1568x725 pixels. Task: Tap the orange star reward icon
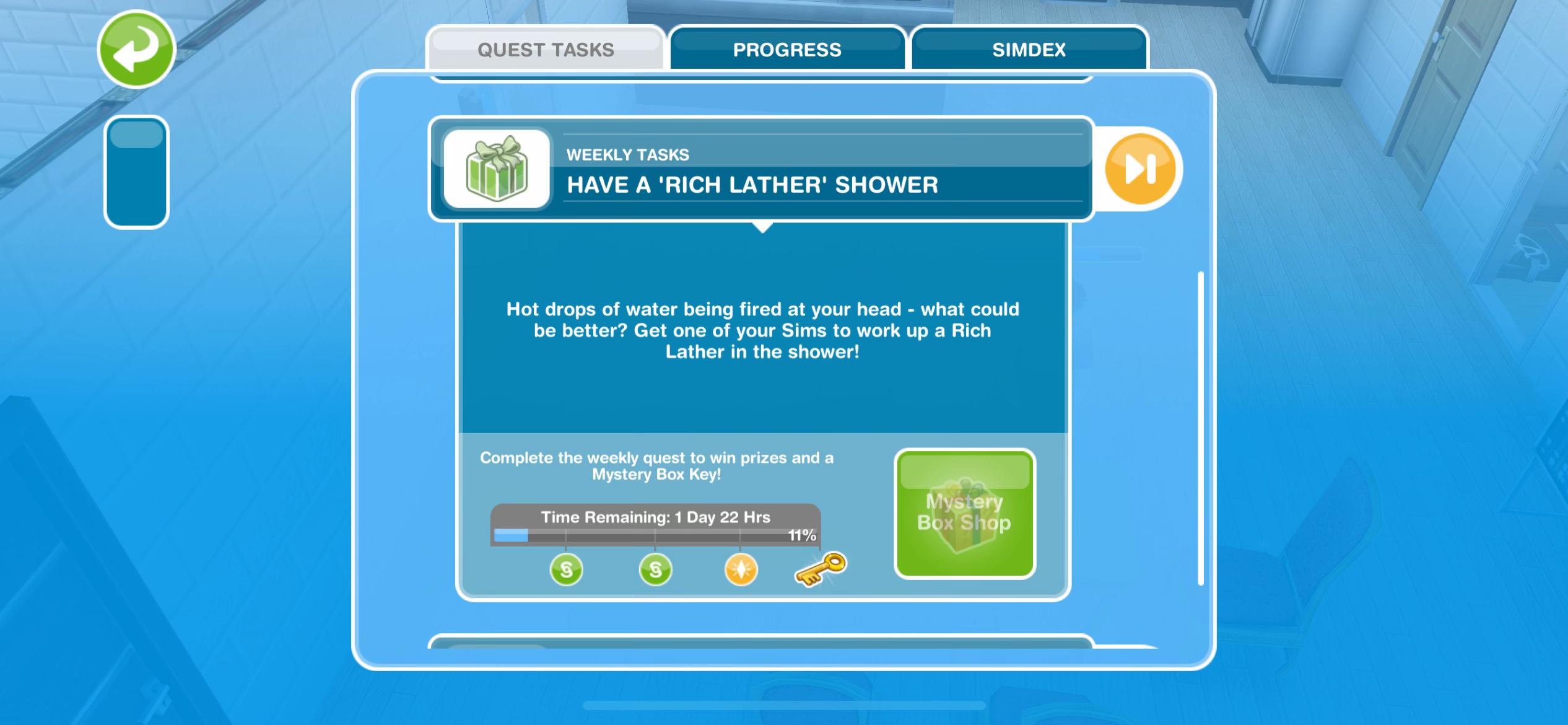point(741,569)
